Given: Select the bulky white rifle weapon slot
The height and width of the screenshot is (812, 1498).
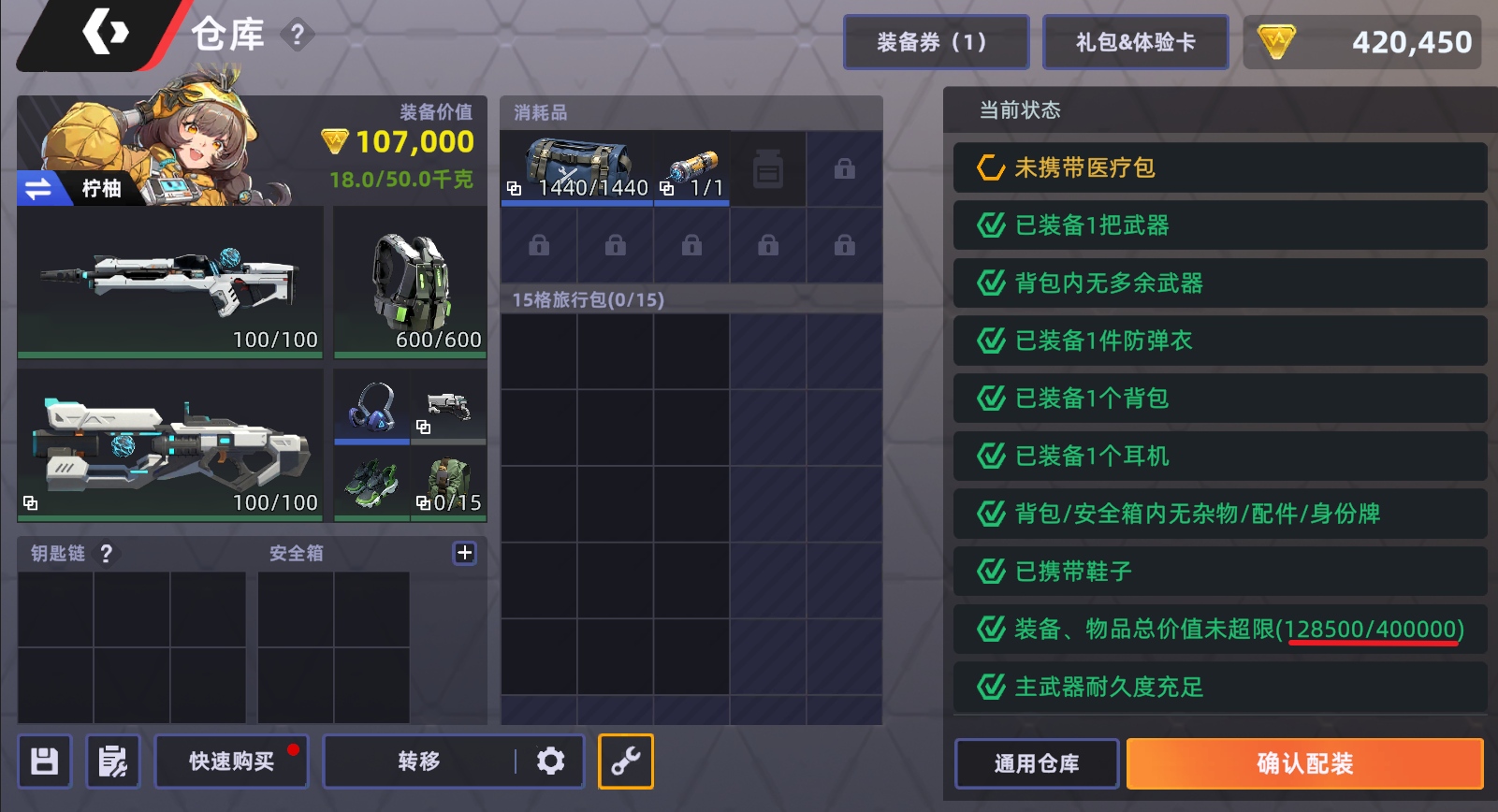Looking at the screenshot, I should point(170,444).
